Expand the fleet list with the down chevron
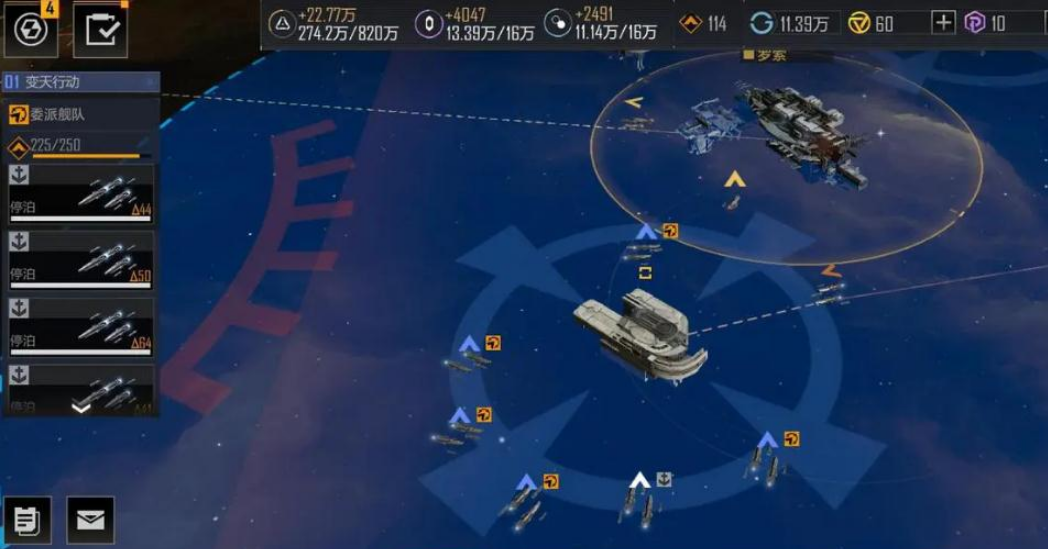The height and width of the screenshot is (549, 1048). [81, 406]
